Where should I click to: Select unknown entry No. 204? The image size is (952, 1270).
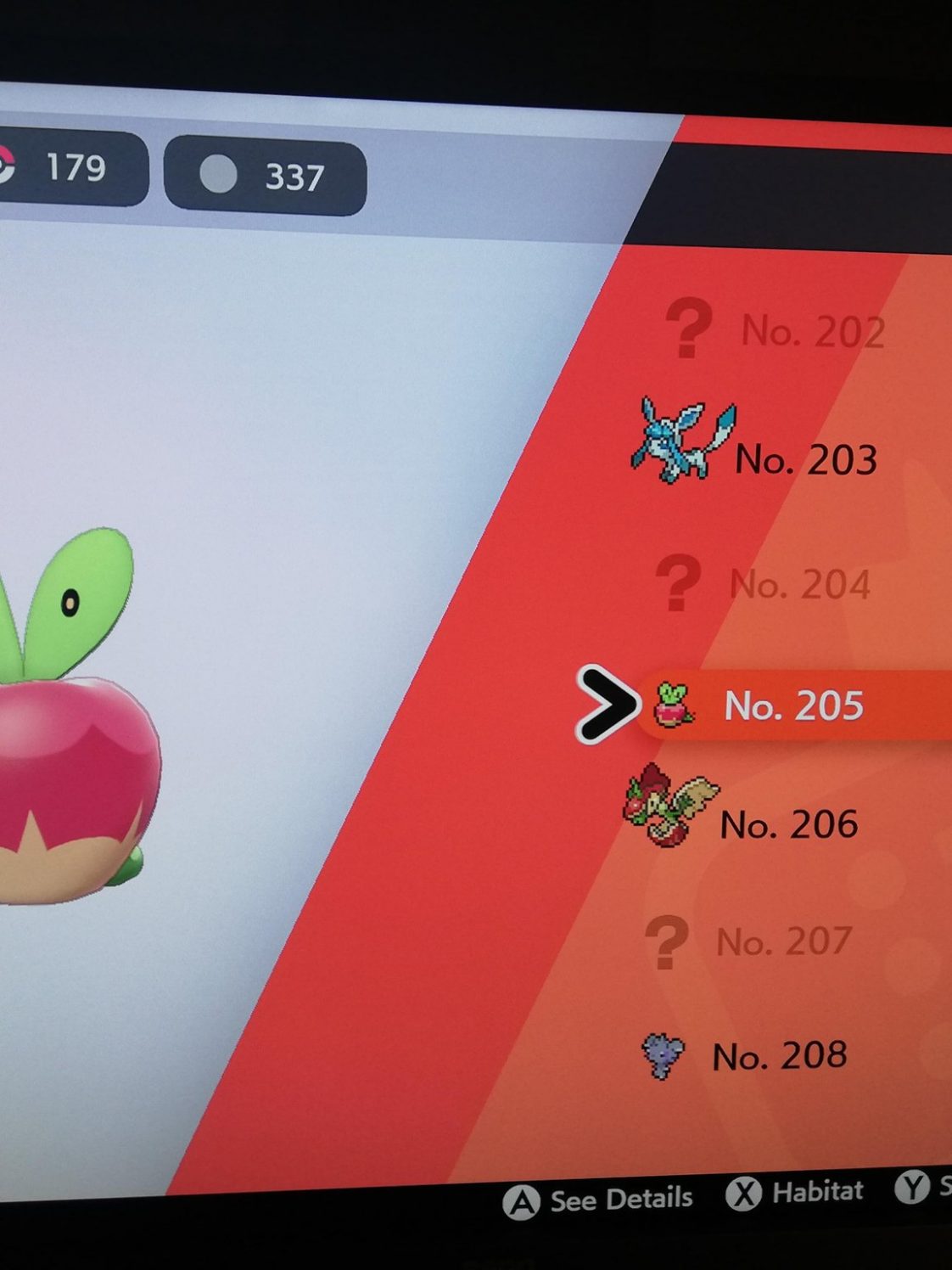[798, 585]
